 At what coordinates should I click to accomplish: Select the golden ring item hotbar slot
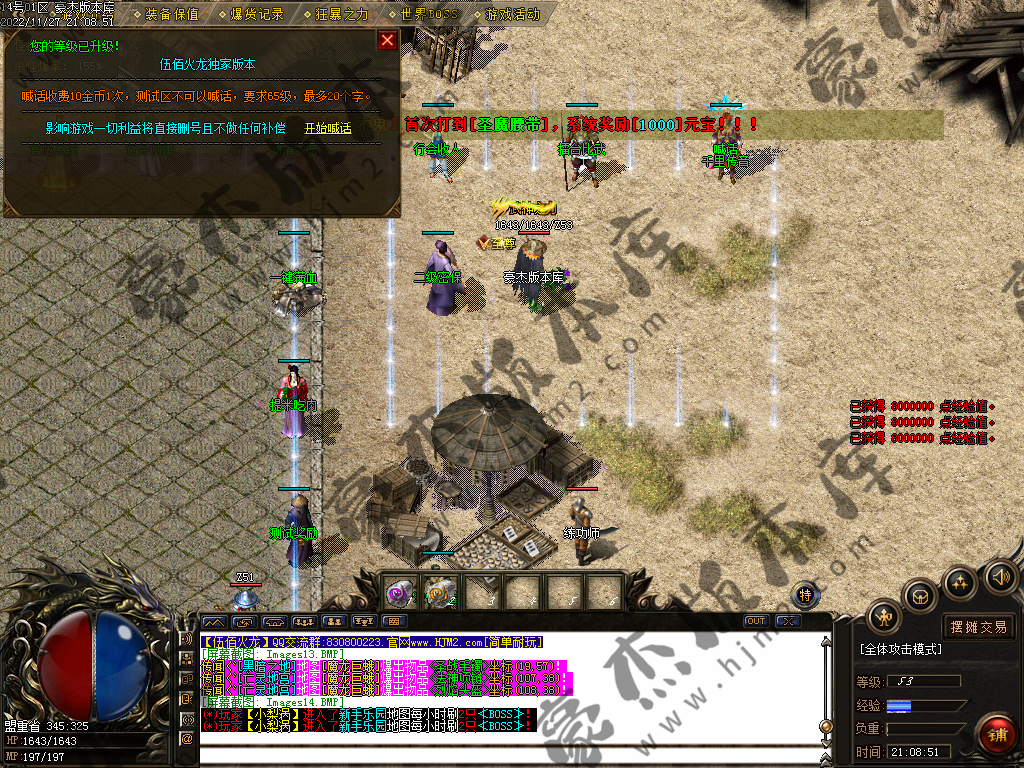point(440,593)
